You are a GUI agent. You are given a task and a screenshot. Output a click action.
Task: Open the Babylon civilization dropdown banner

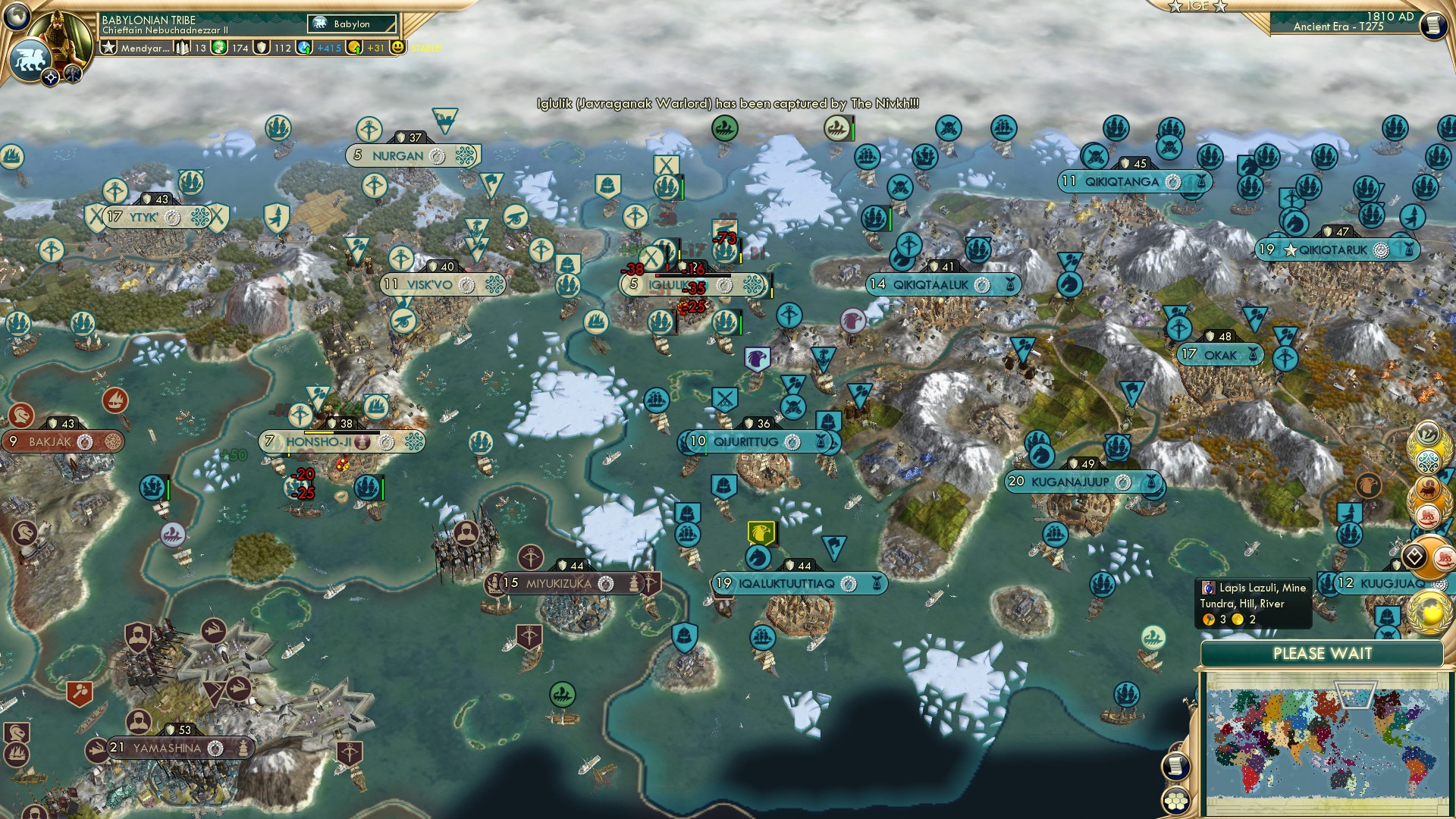351,24
